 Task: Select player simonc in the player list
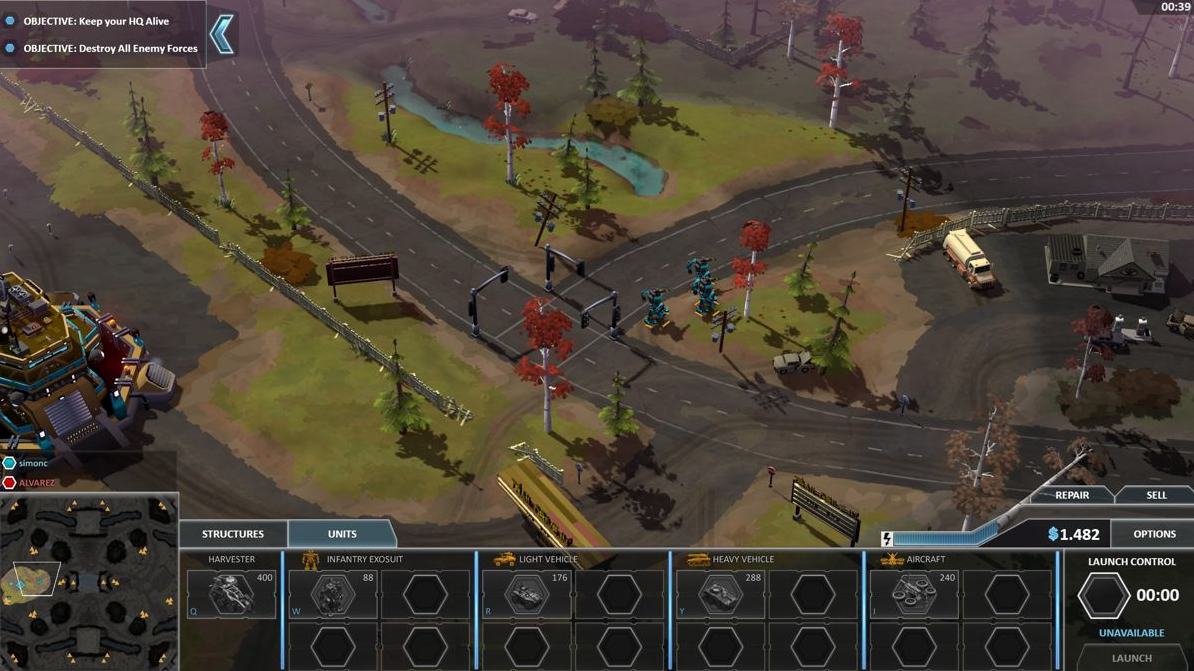click(x=33, y=463)
